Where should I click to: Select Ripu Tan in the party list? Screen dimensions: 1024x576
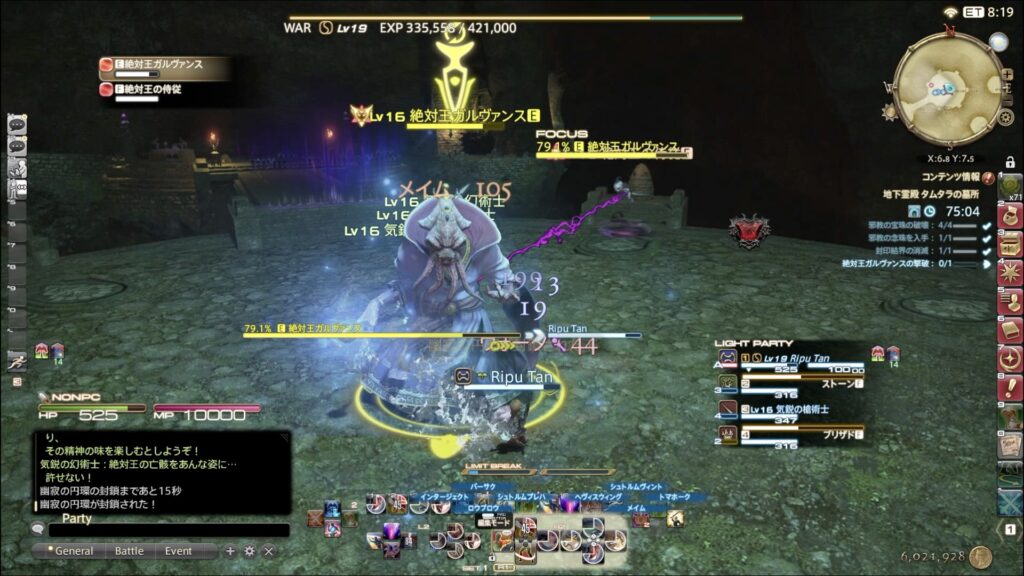pyautogui.click(x=800, y=358)
